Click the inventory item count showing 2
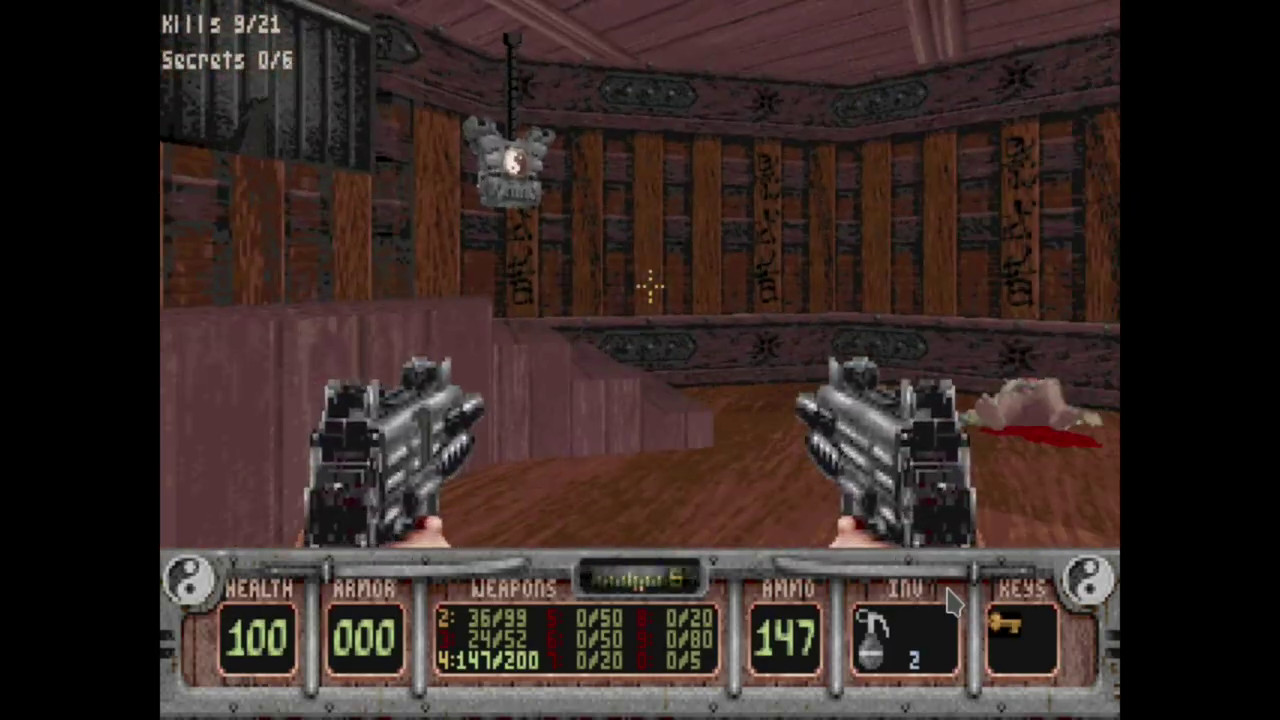This screenshot has width=1280, height=720. click(x=914, y=661)
